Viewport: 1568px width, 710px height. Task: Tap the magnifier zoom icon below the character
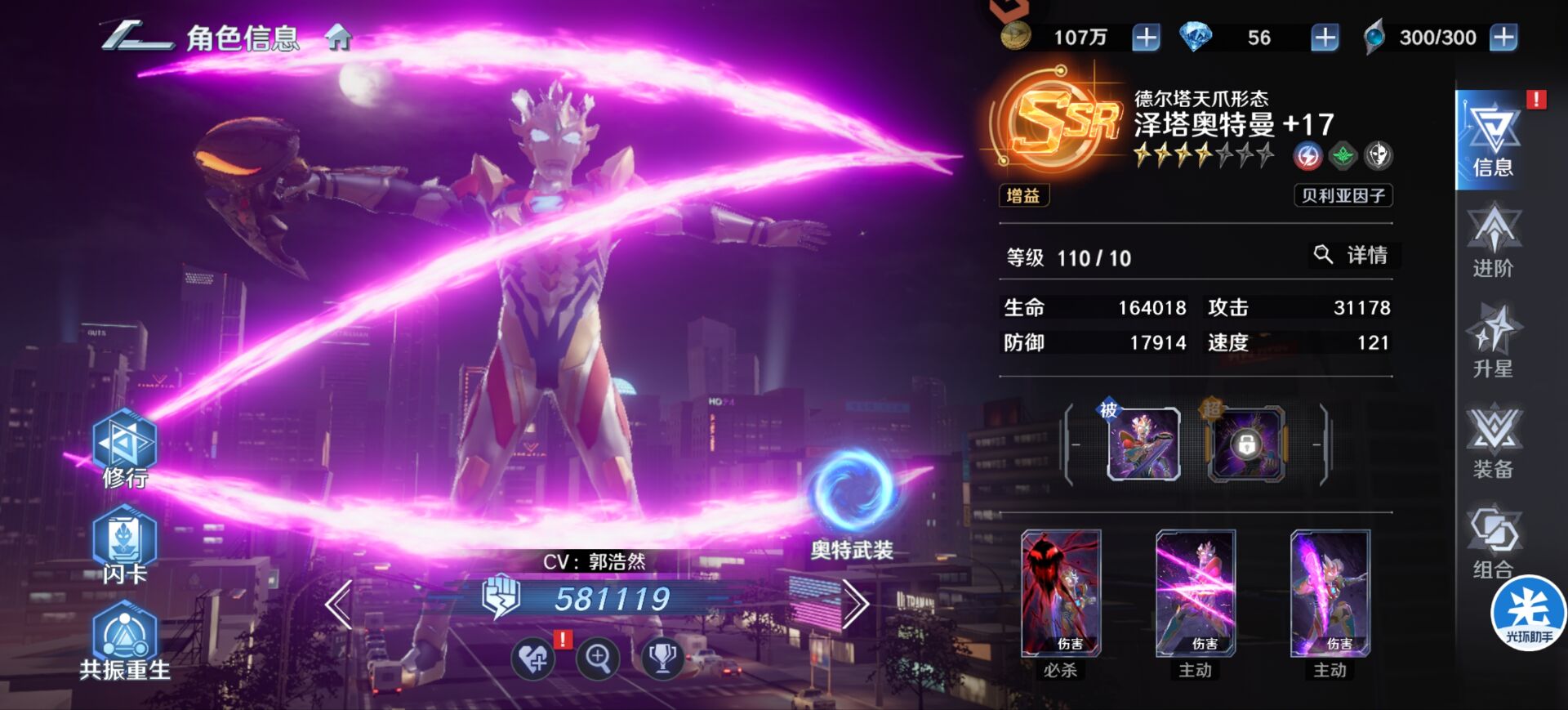click(598, 658)
